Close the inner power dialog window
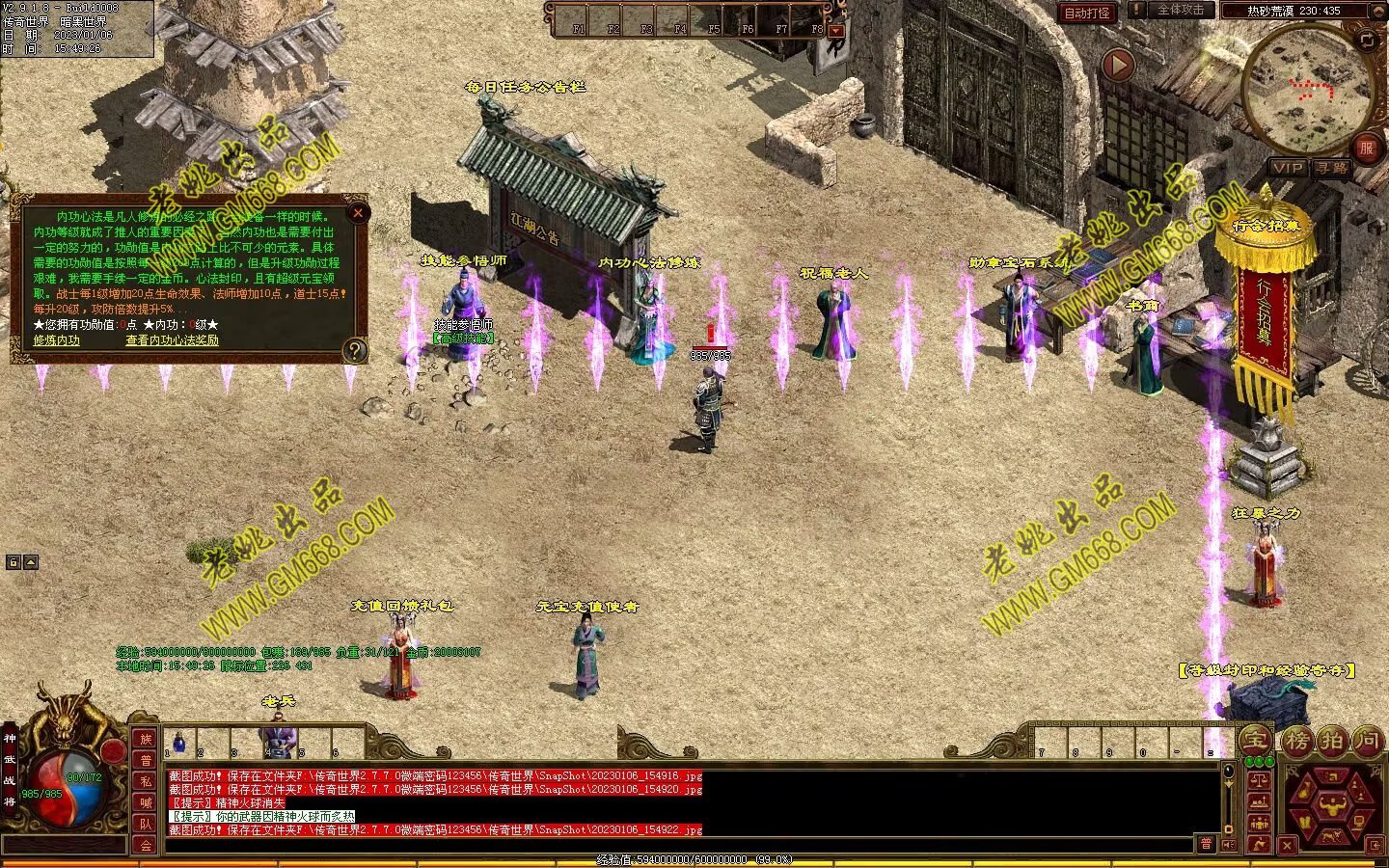Image resolution: width=1389 pixels, height=868 pixels. (358, 212)
